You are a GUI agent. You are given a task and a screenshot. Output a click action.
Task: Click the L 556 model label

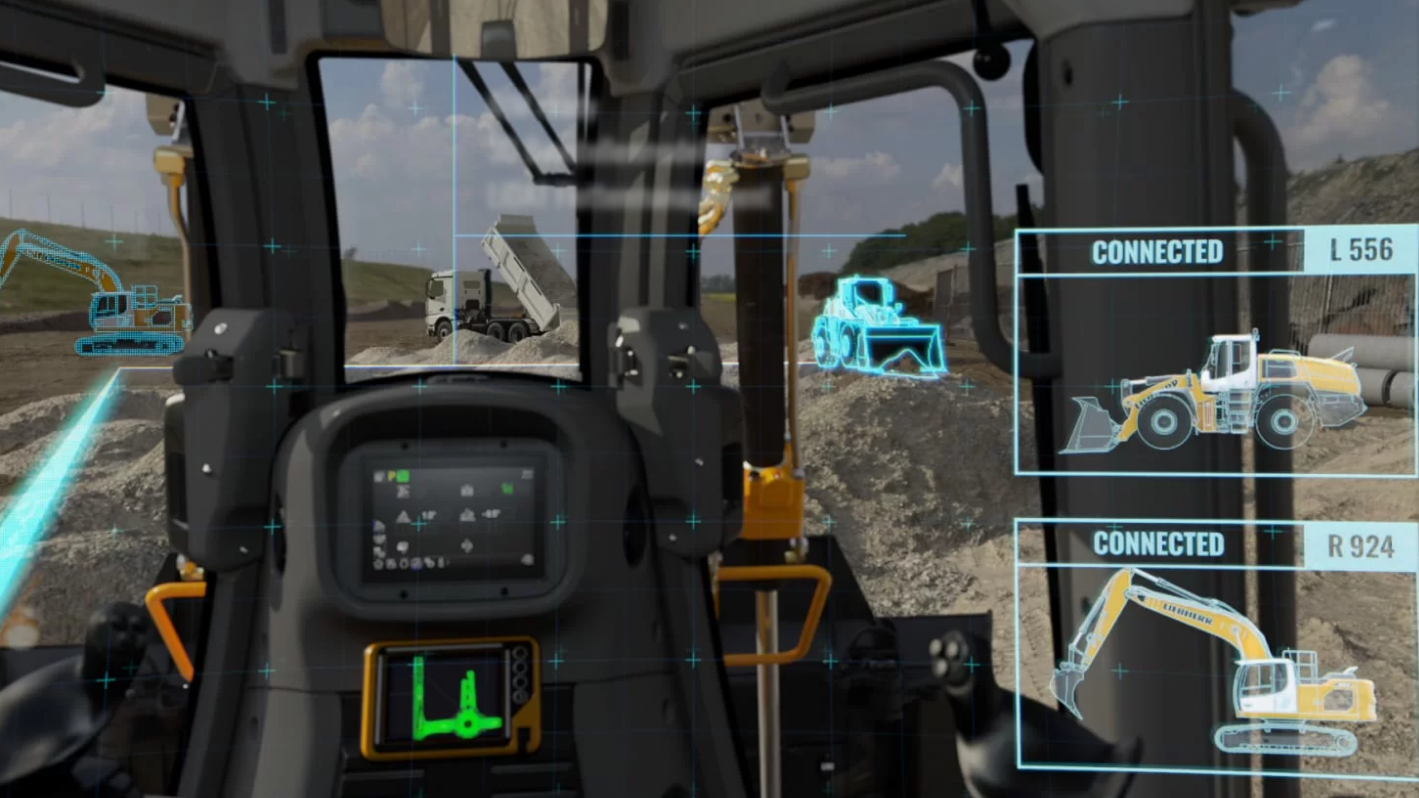1361,250
